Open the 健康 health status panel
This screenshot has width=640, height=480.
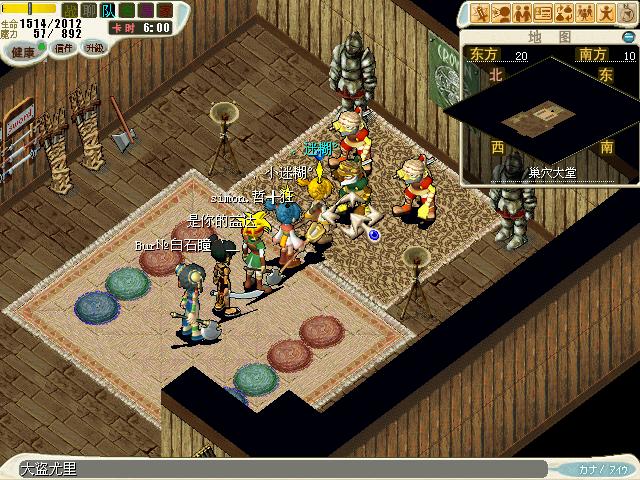click(x=24, y=48)
